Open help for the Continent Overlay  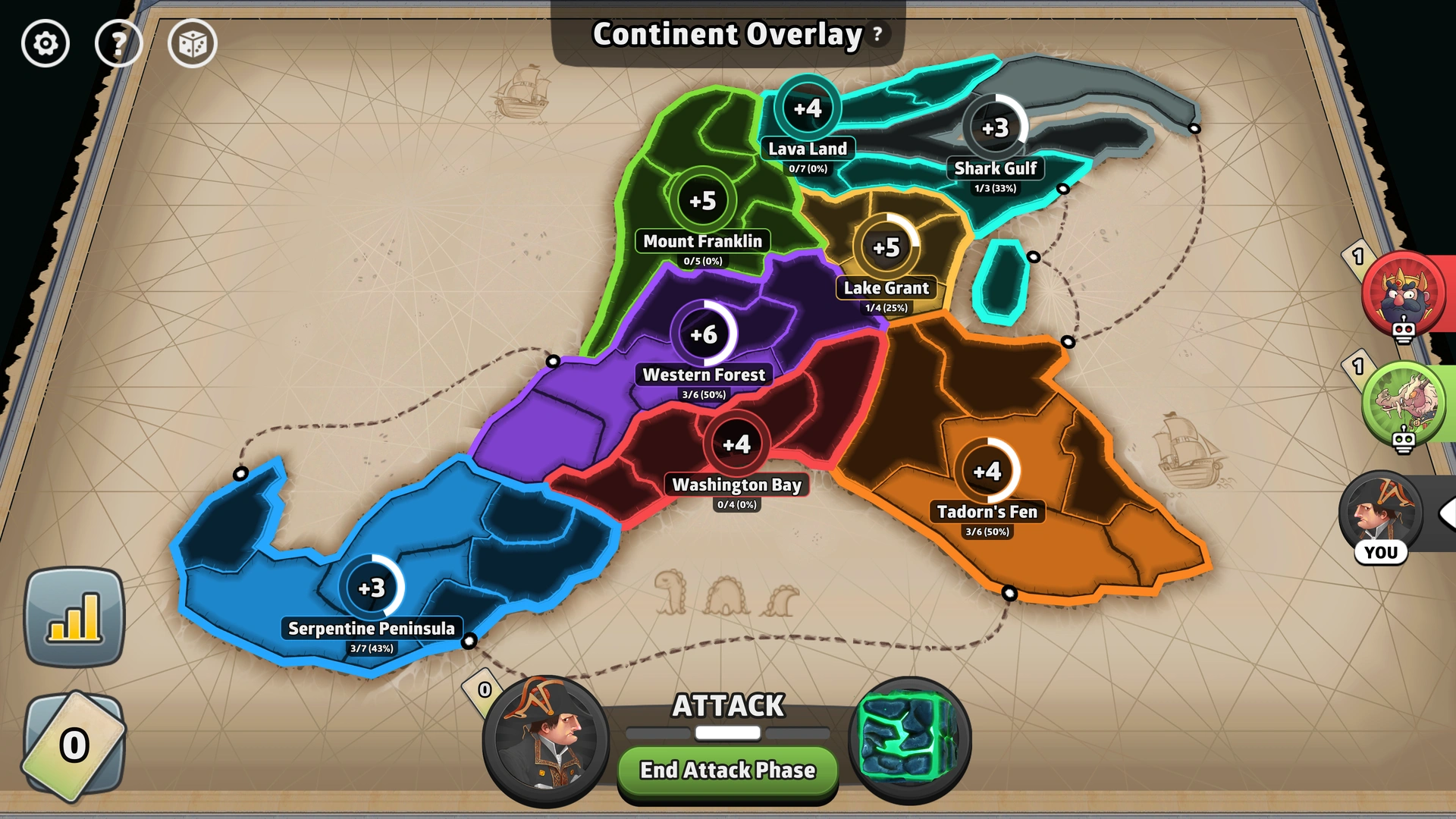click(877, 33)
